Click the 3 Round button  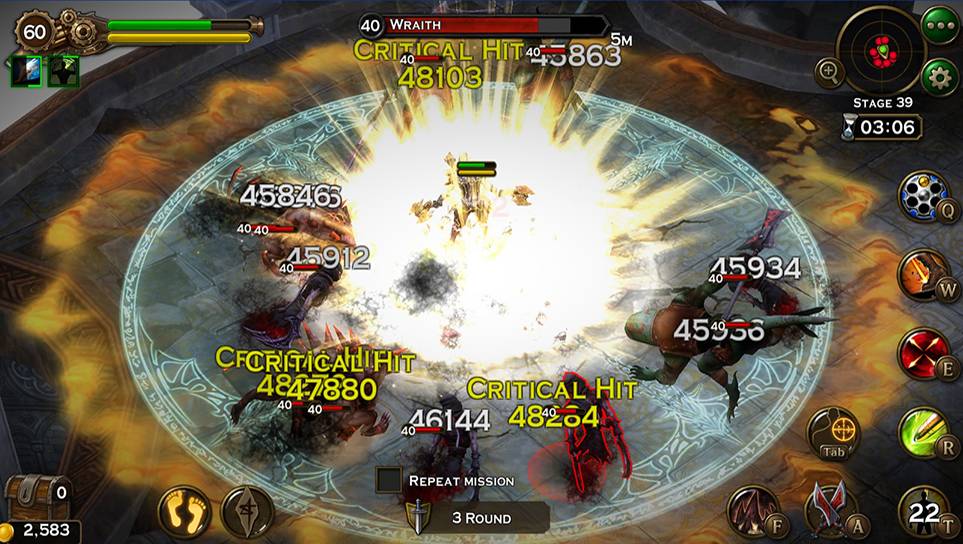coord(482,518)
